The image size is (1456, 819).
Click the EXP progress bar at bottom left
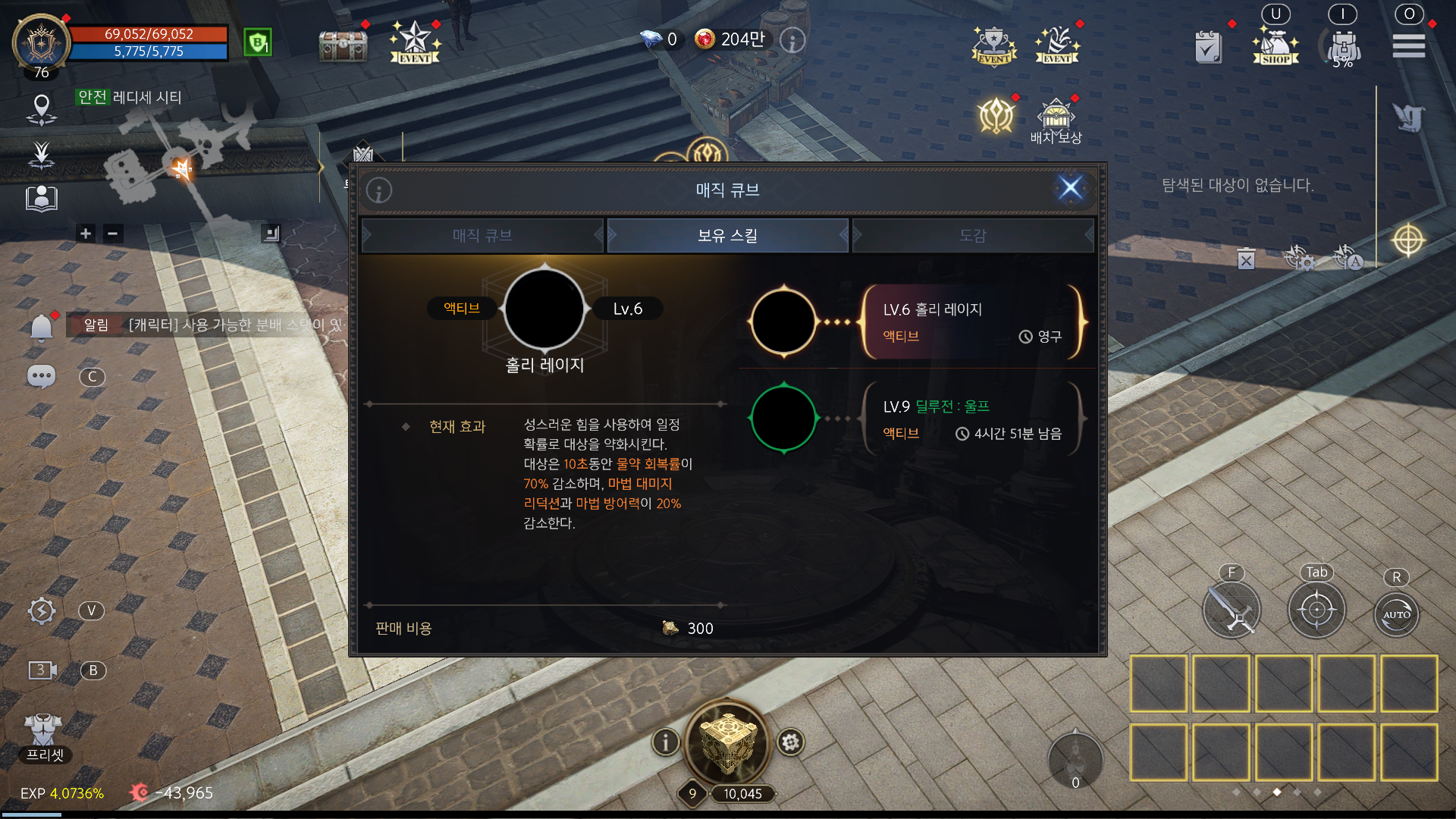[x=61, y=794]
